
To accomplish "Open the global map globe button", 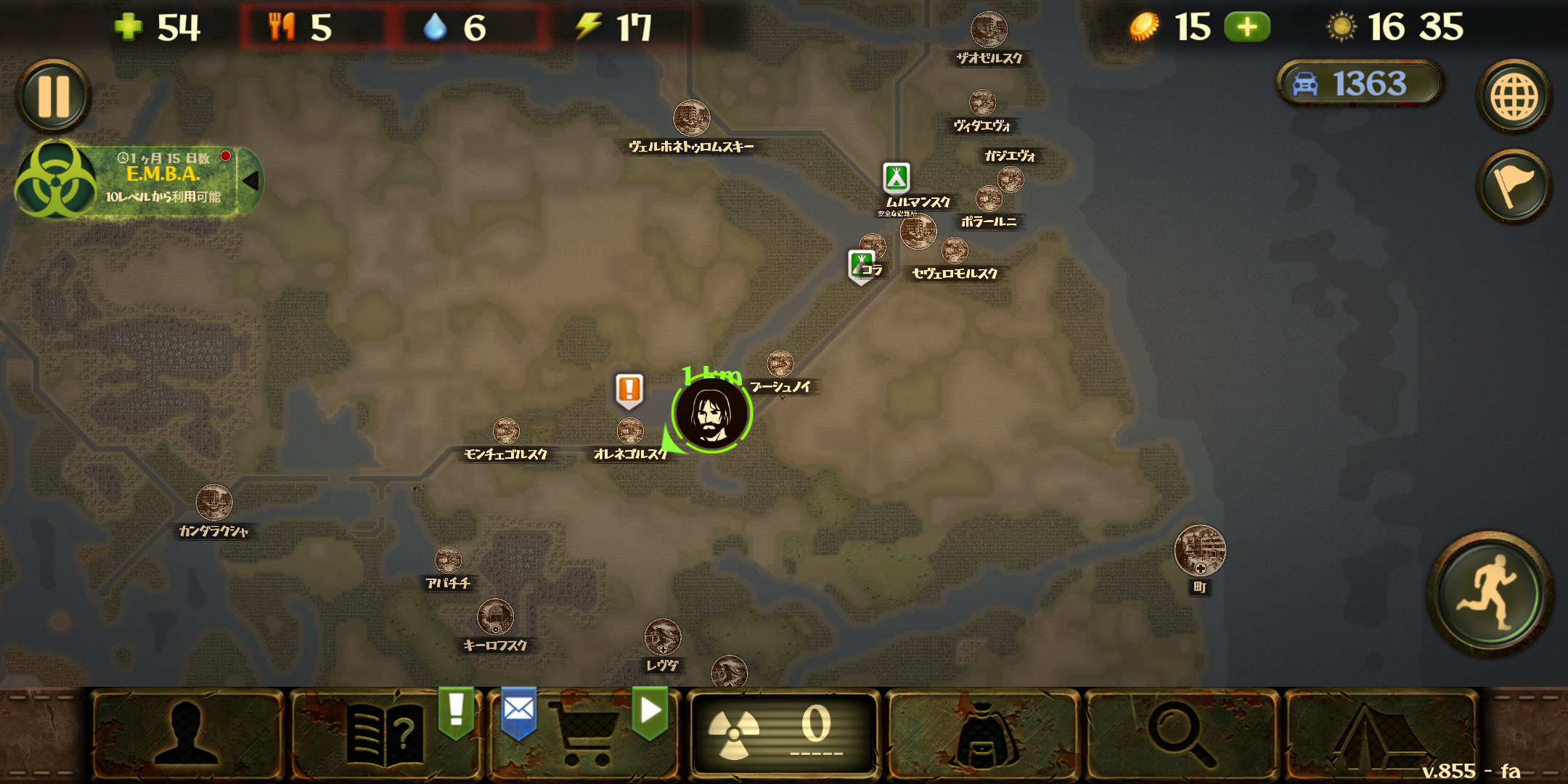I will point(1514,97).
